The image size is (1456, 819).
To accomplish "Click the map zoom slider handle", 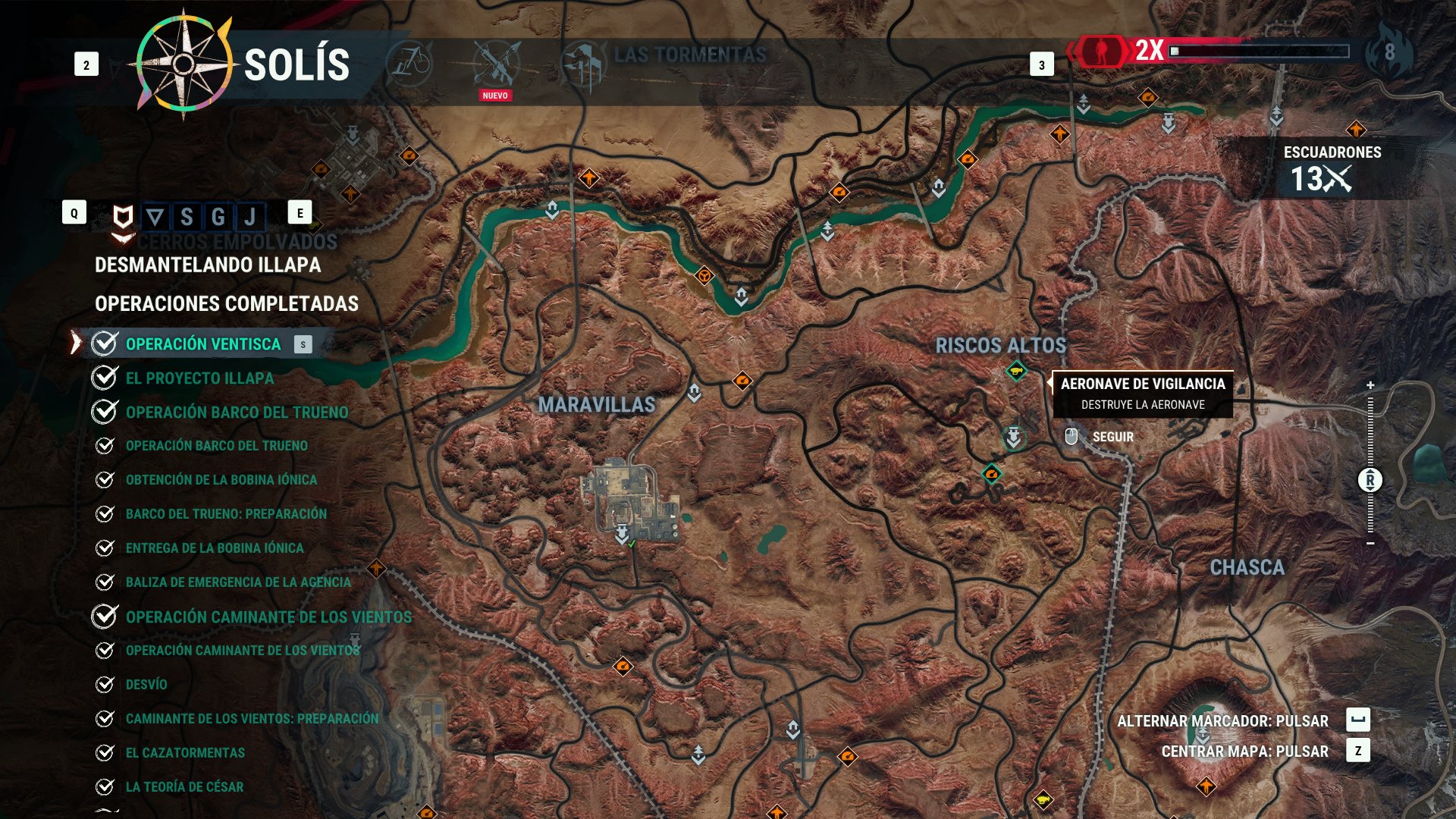I will (1370, 480).
